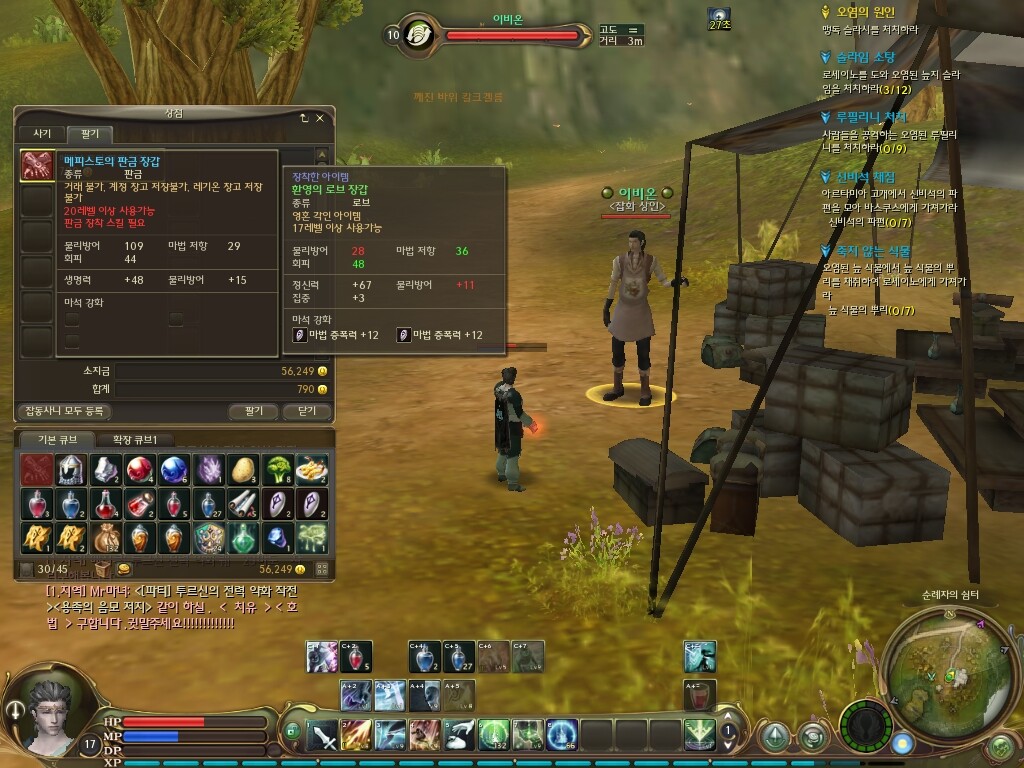The height and width of the screenshot is (768, 1024).
Task: Select the red plate gloves sell slot
Action: 38,167
